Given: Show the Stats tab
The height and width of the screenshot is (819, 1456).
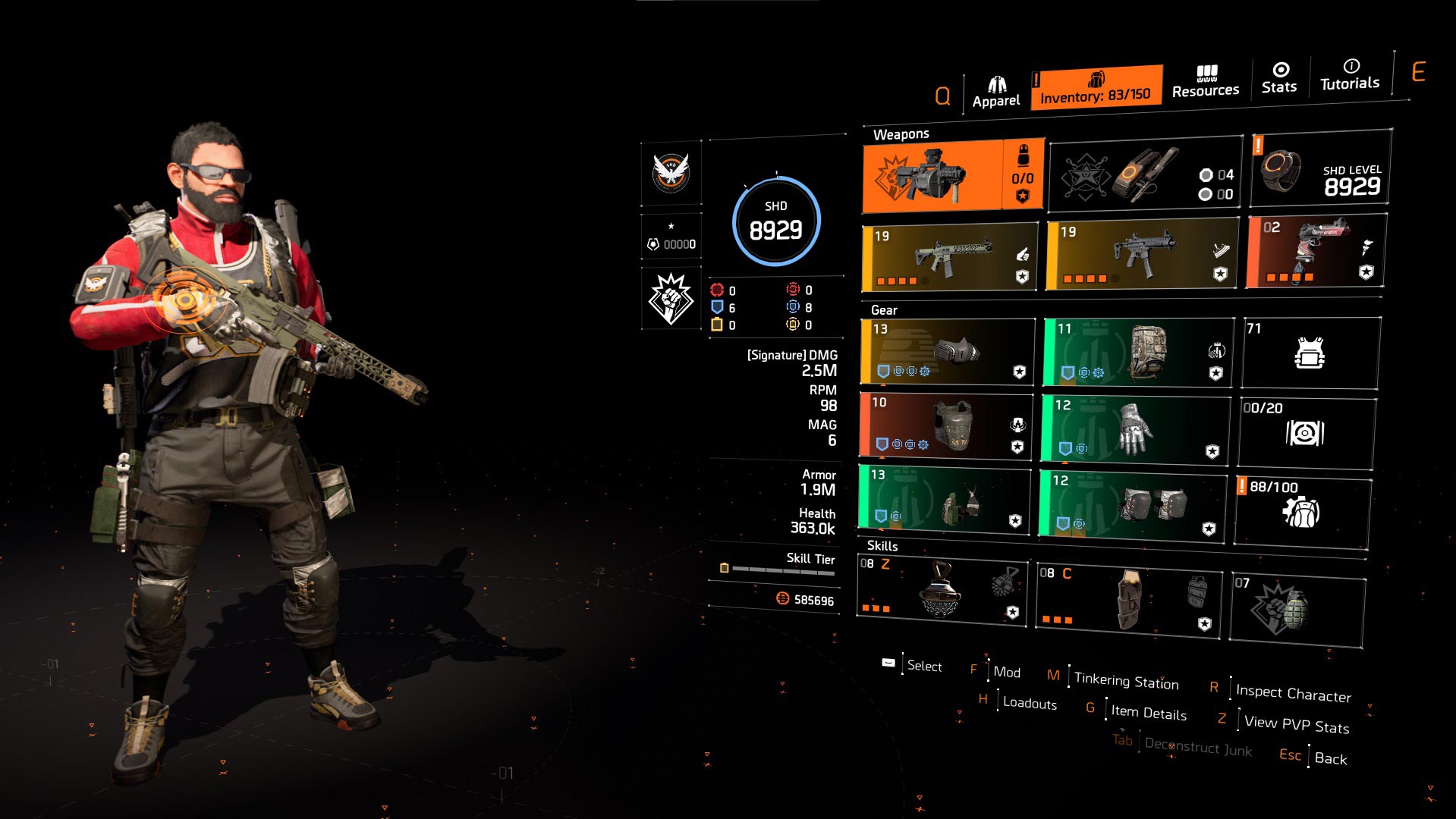Looking at the screenshot, I should point(1279,78).
